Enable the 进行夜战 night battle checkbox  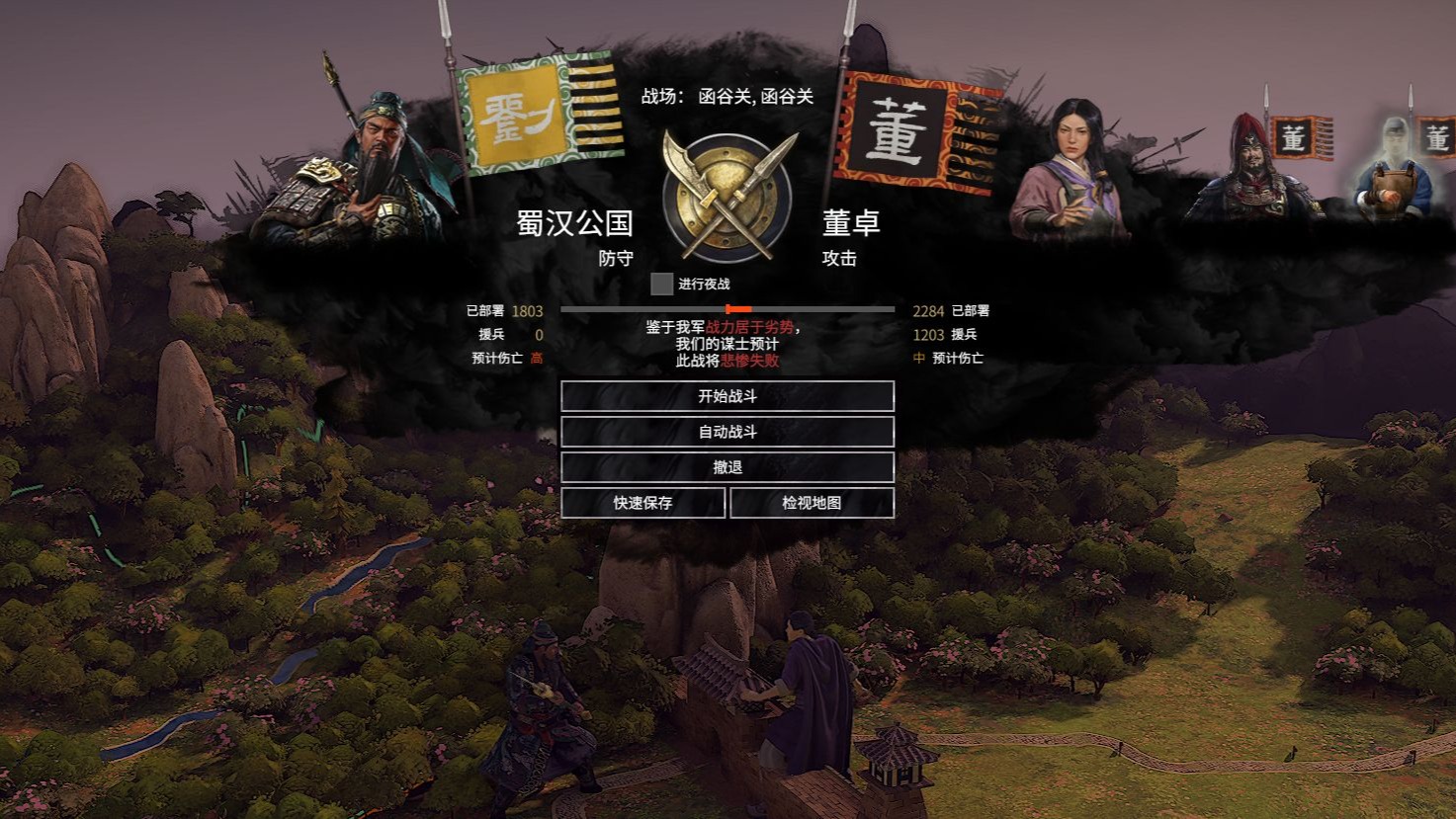click(x=660, y=285)
